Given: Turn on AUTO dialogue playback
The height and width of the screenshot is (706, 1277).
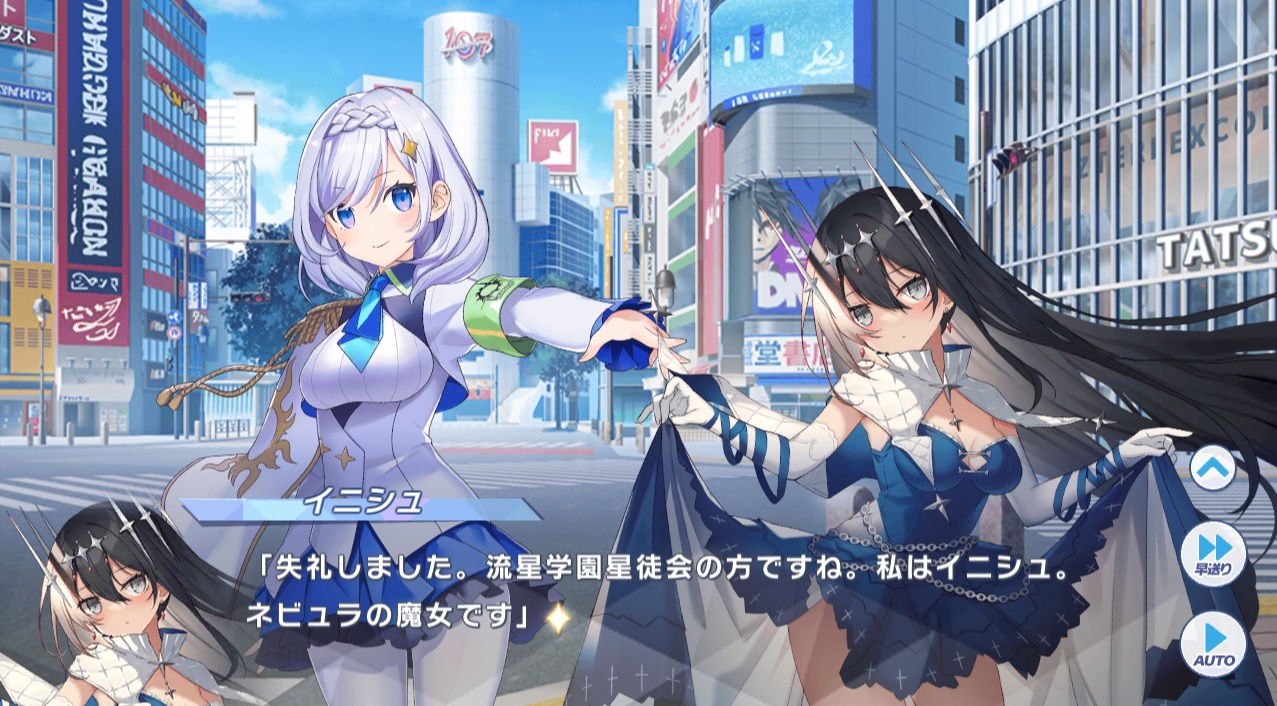Looking at the screenshot, I should pyautogui.click(x=1213, y=642).
